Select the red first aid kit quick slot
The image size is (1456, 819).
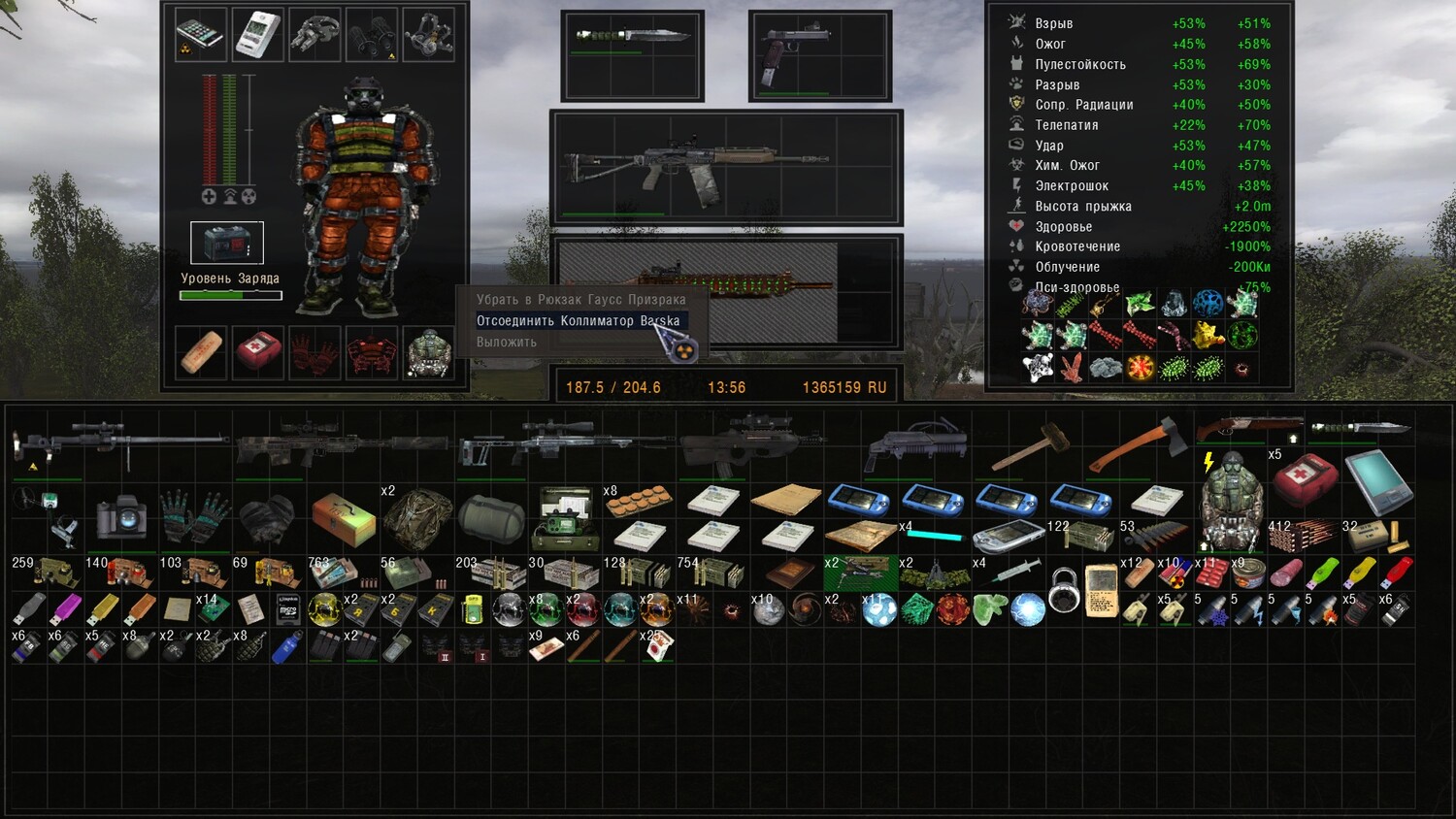coord(258,352)
